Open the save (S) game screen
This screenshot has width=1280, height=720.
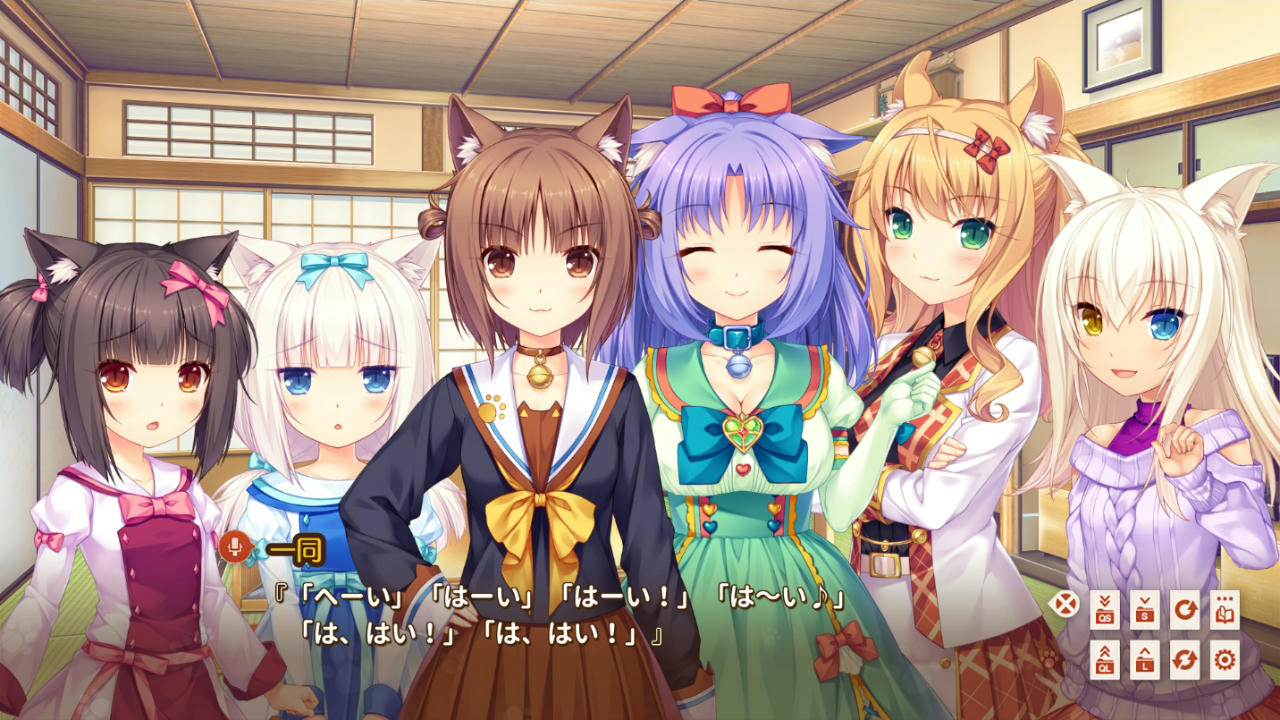[1146, 609]
